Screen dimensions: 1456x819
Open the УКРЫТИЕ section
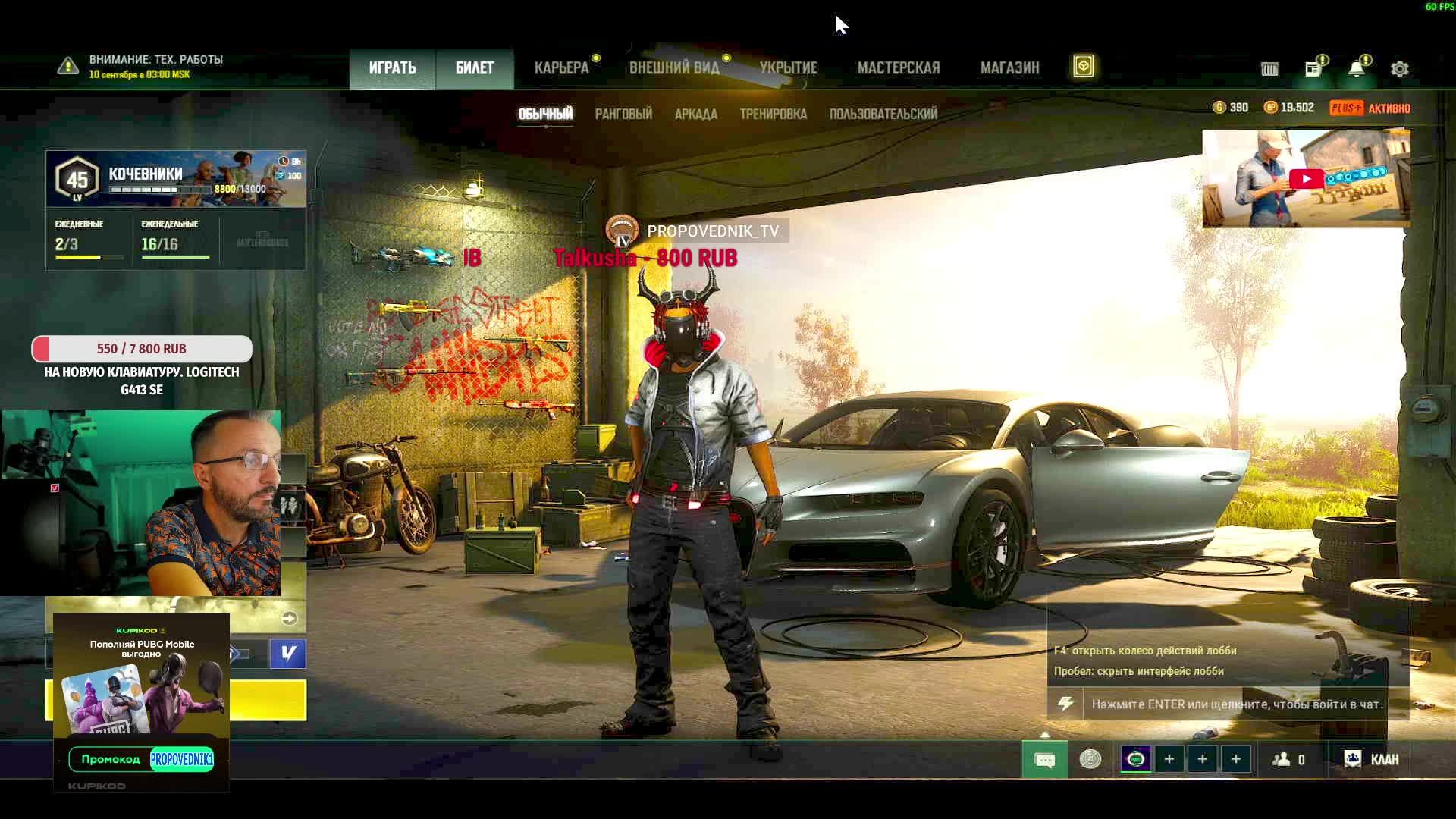point(789,68)
